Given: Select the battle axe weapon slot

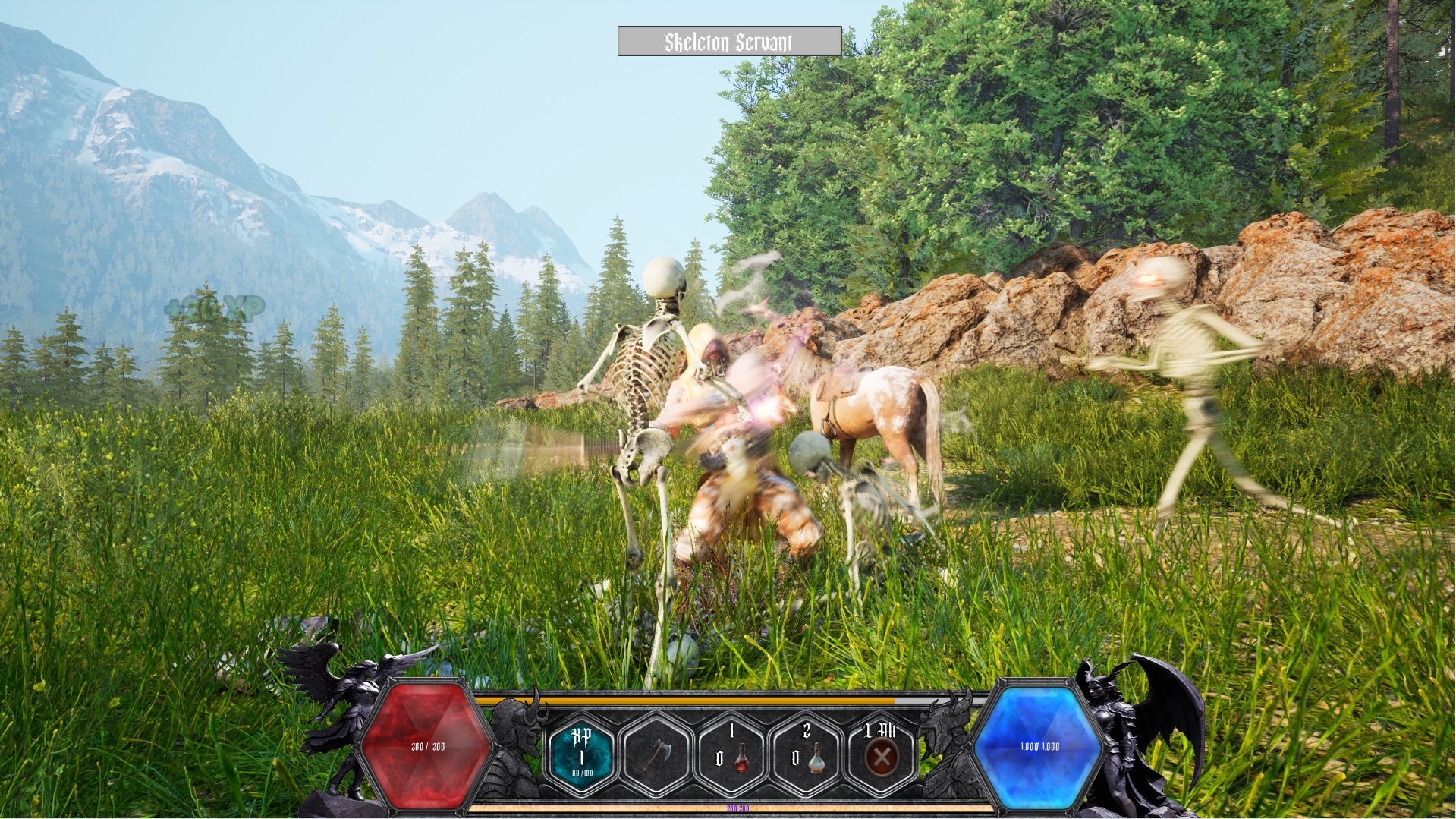Looking at the screenshot, I should (656, 755).
